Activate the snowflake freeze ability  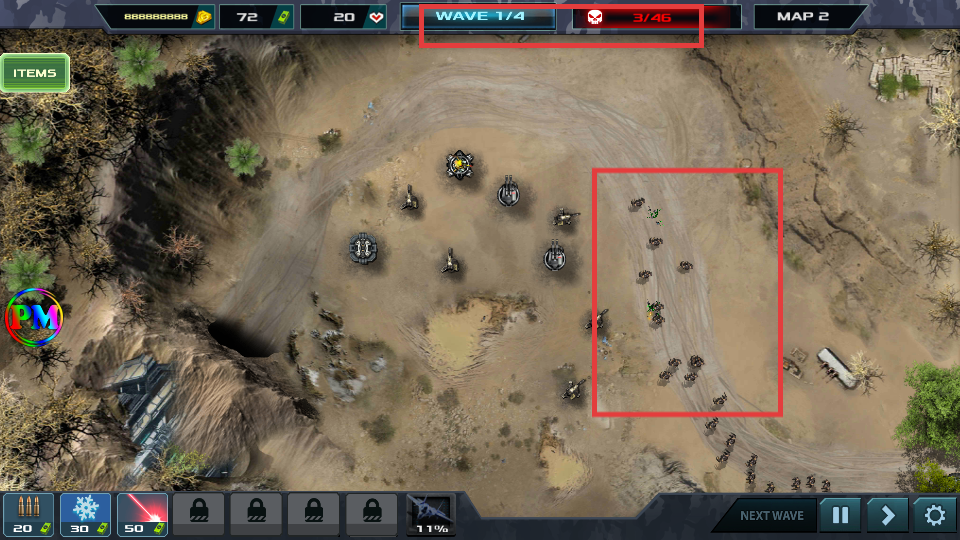[x=85, y=514]
